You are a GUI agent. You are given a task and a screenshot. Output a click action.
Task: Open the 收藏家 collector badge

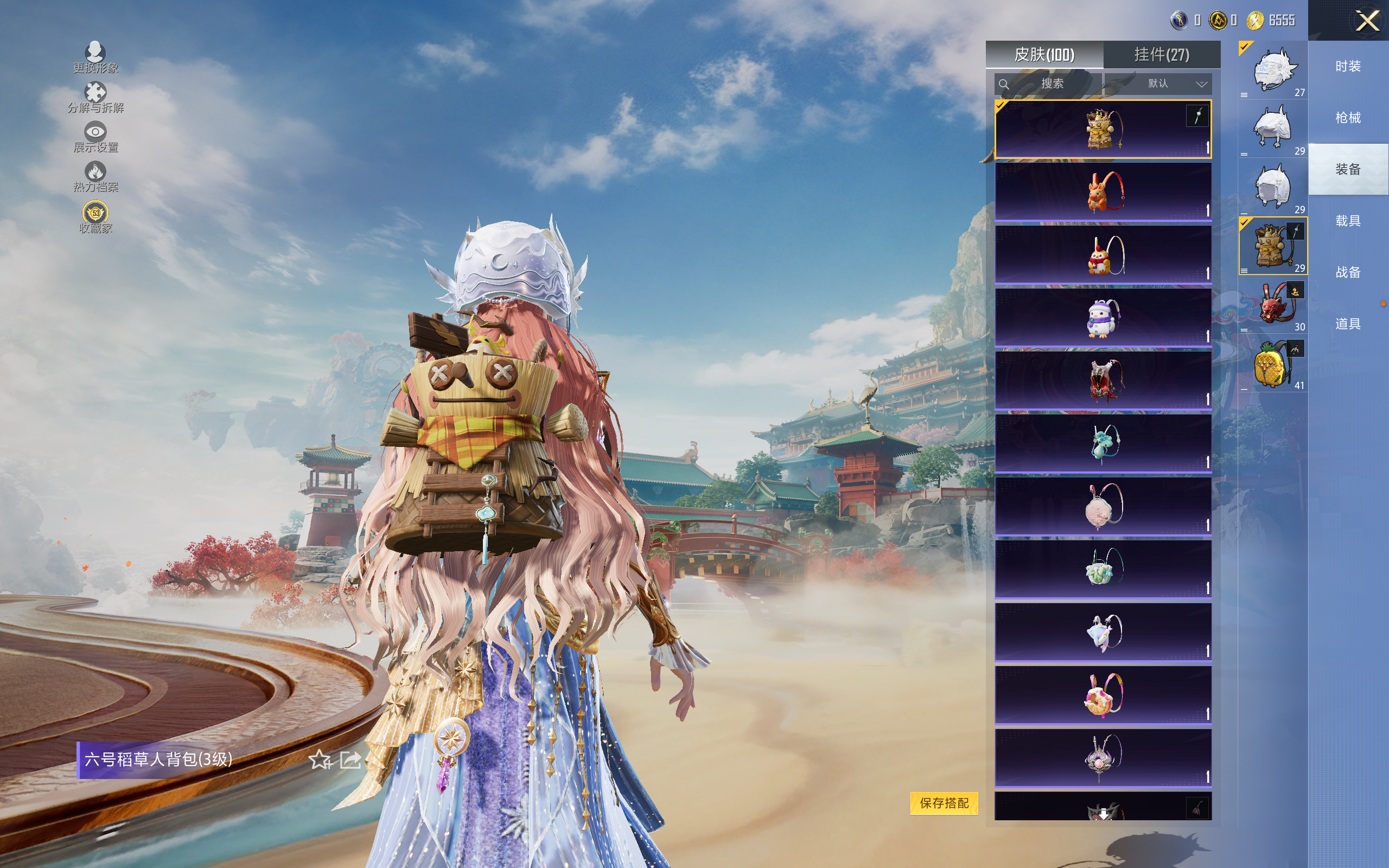(95, 217)
